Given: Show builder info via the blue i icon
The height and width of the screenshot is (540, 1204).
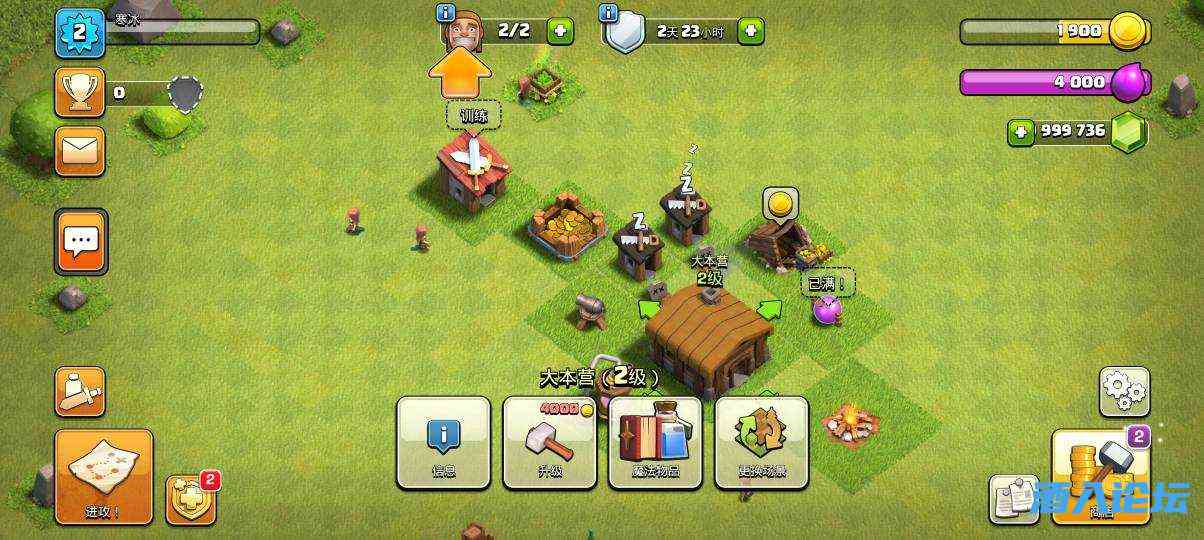Looking at the screenshot, I should coord(447,13).
